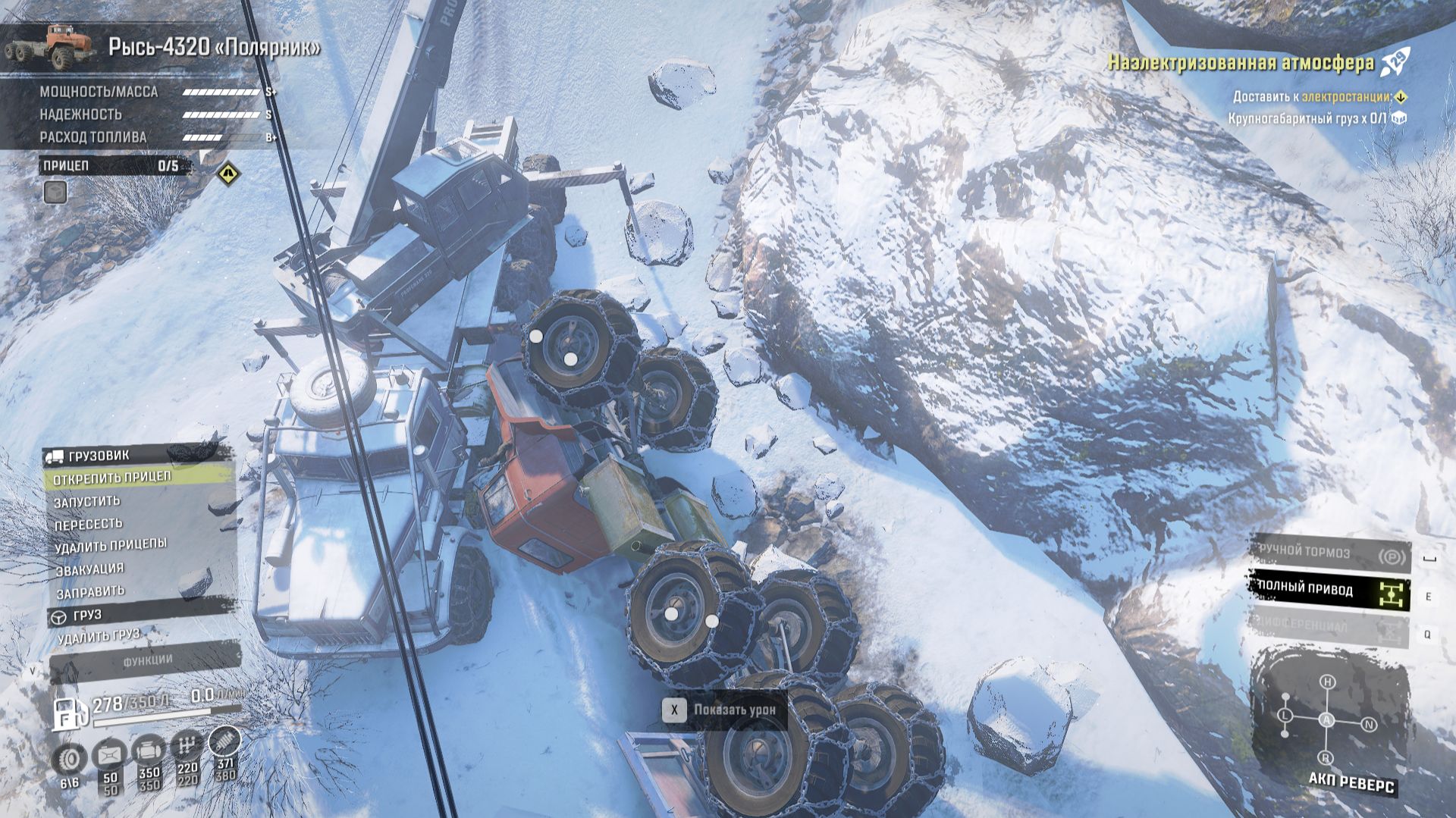Viewport: 1456px width, 818px height.
Task: Choose the Запустить option
Action: tap(87, 501)
